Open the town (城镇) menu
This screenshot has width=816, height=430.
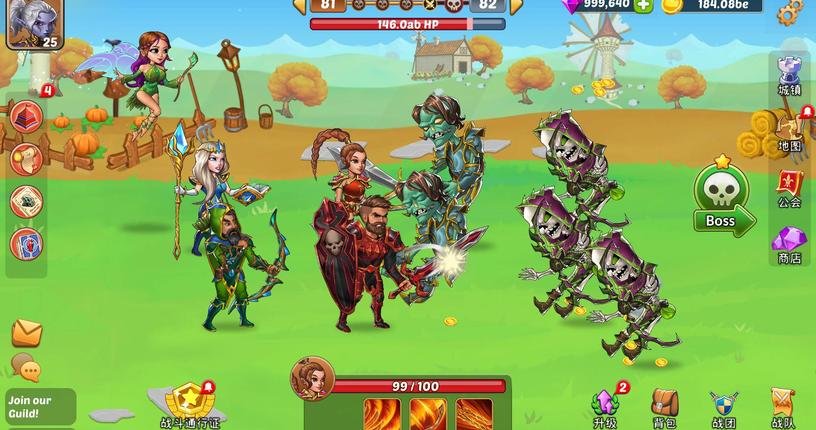(x=790, y=73)
